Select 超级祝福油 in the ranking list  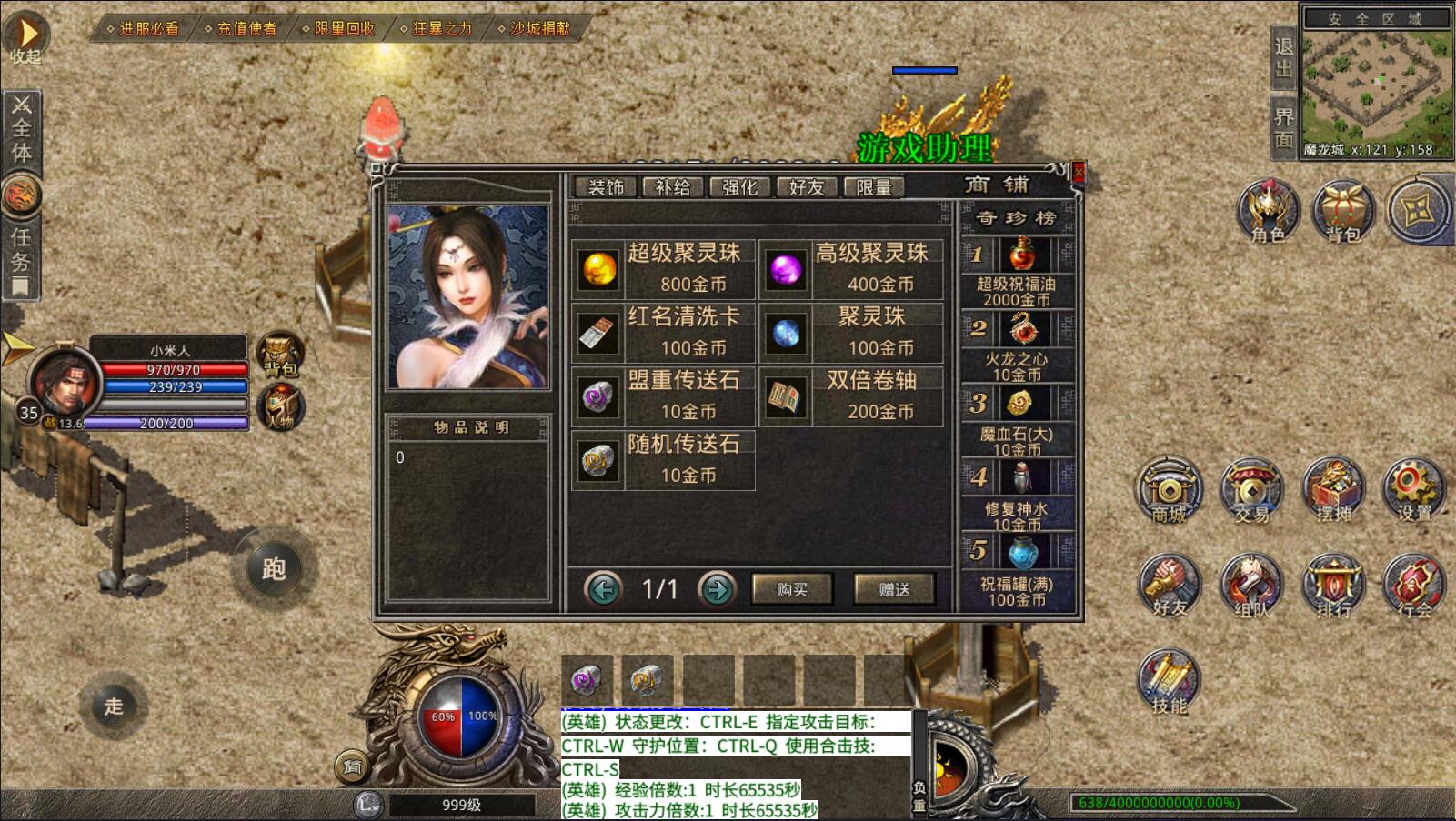click(x=1018, y=272)
